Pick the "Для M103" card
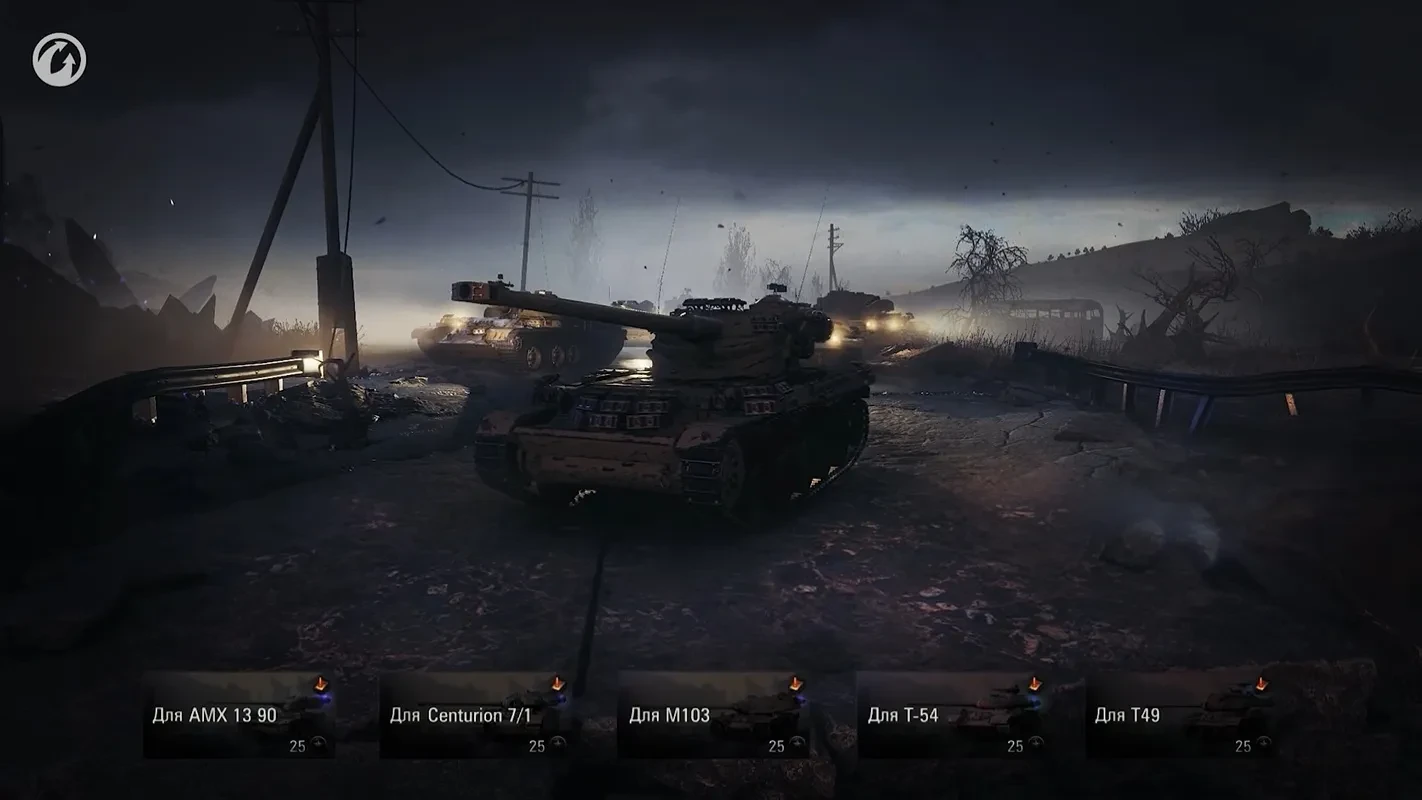 [714, 715]
